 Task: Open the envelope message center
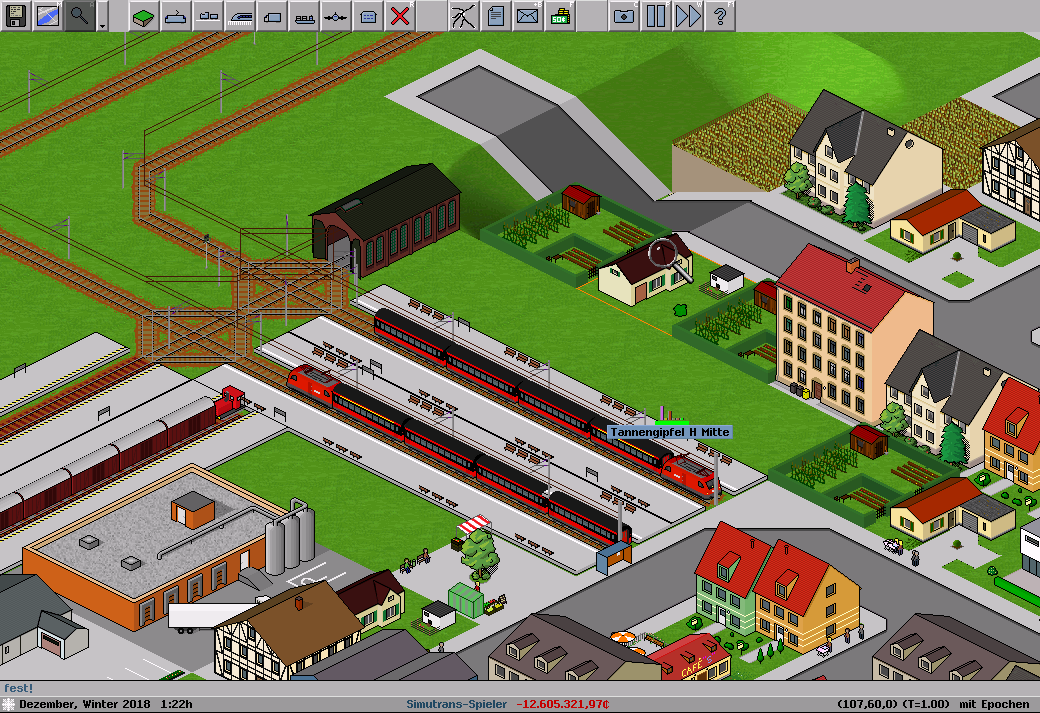(x=528, y=16)
